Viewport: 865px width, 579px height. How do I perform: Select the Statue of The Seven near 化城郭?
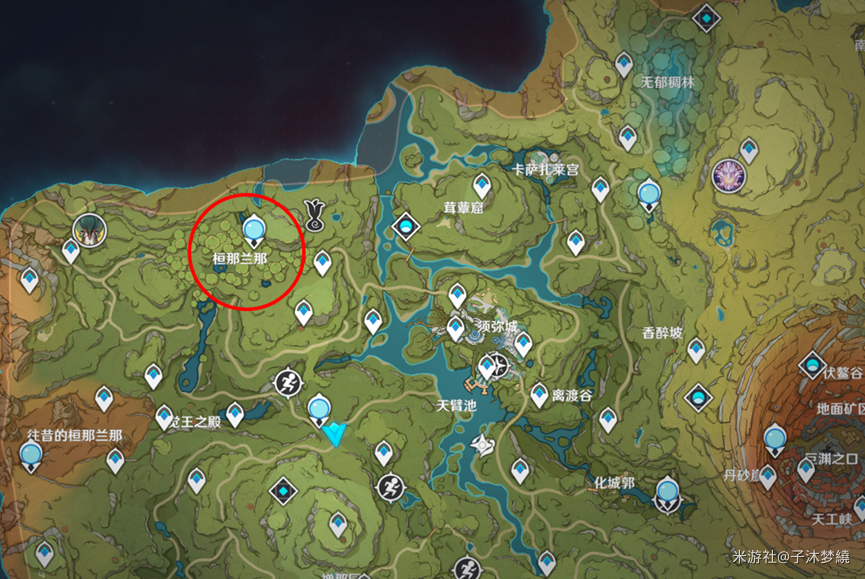tap(667, 493)
